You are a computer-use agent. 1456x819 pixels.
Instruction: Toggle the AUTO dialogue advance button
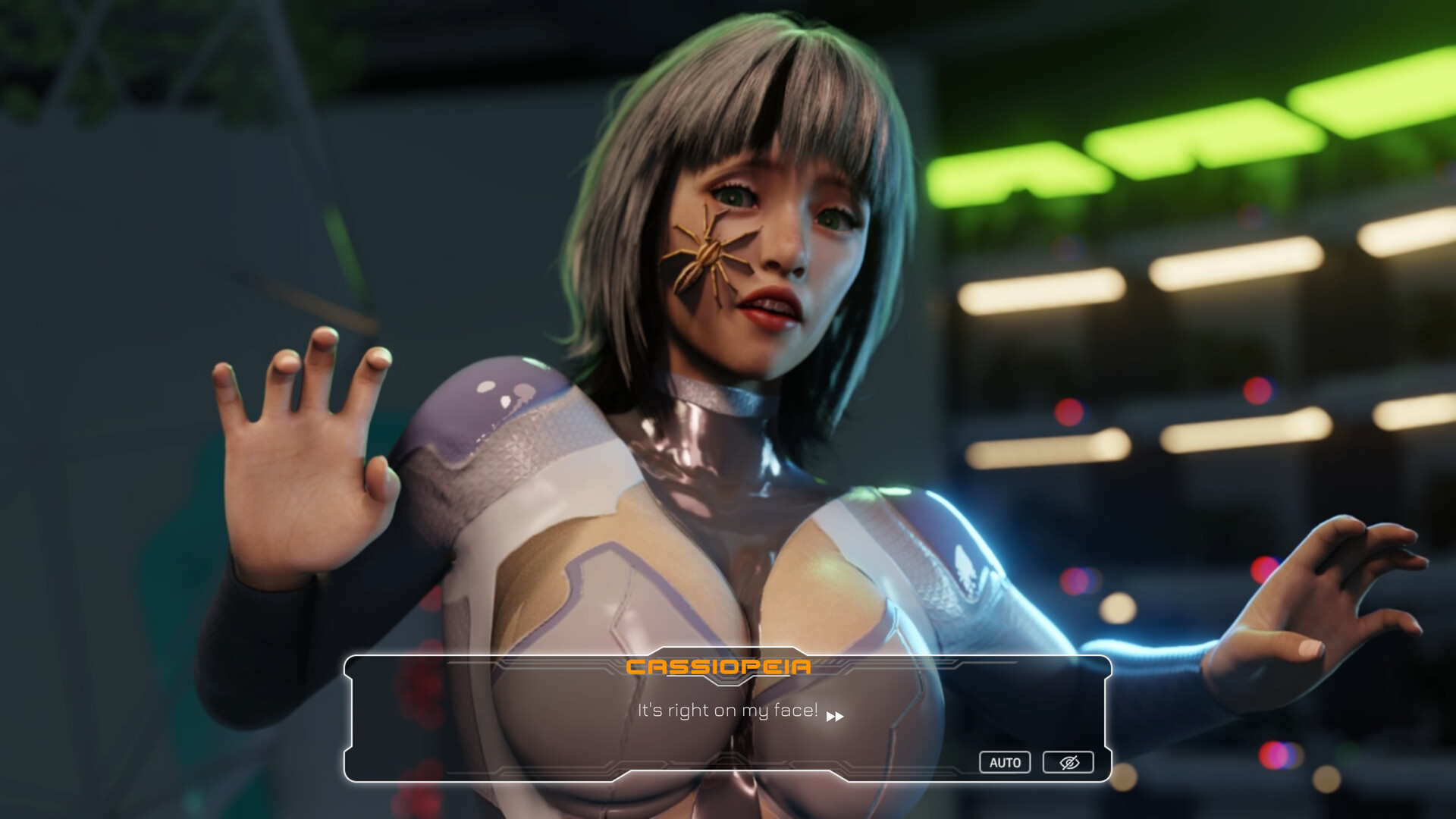coord(1005,762)
